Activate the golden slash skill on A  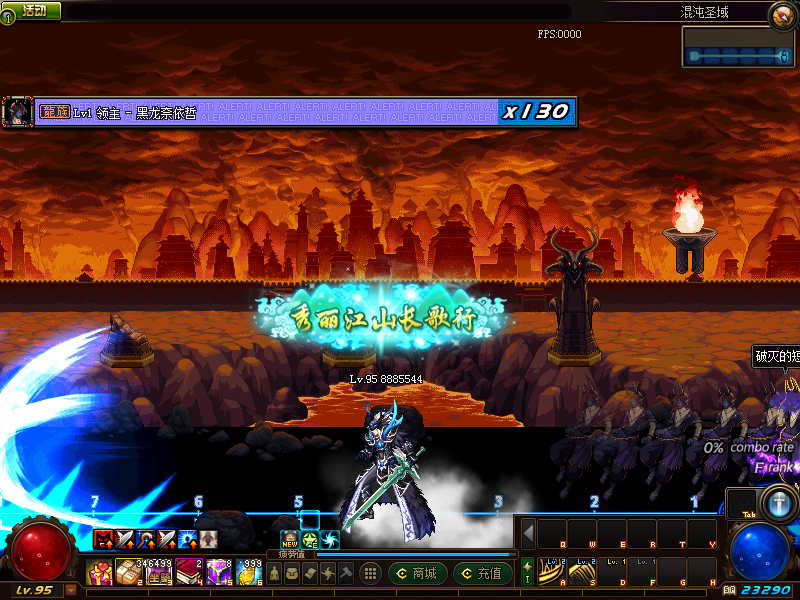click(x=551, y=572)
